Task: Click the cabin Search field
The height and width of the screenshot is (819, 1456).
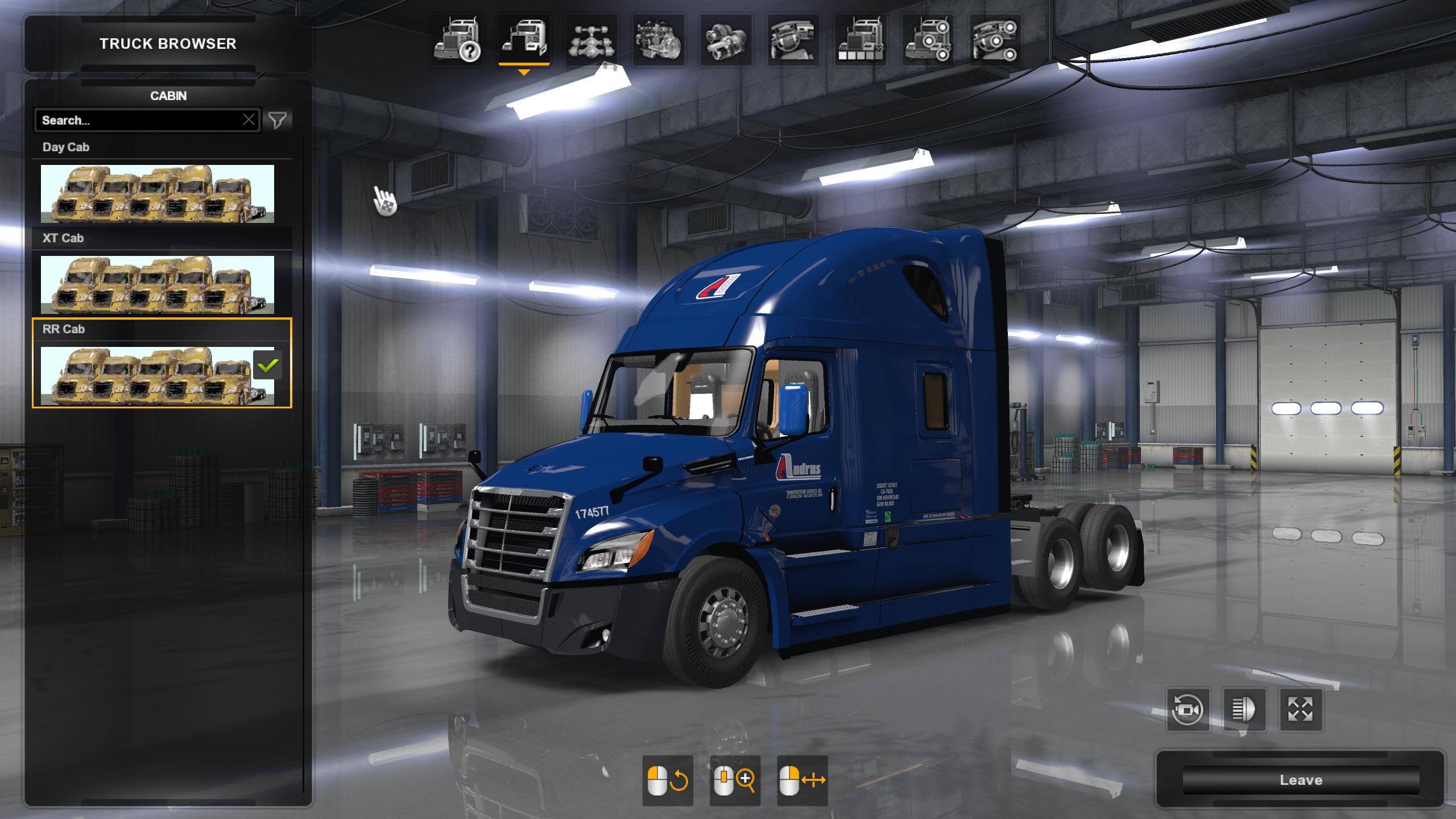Action: [x=139, y=120]
